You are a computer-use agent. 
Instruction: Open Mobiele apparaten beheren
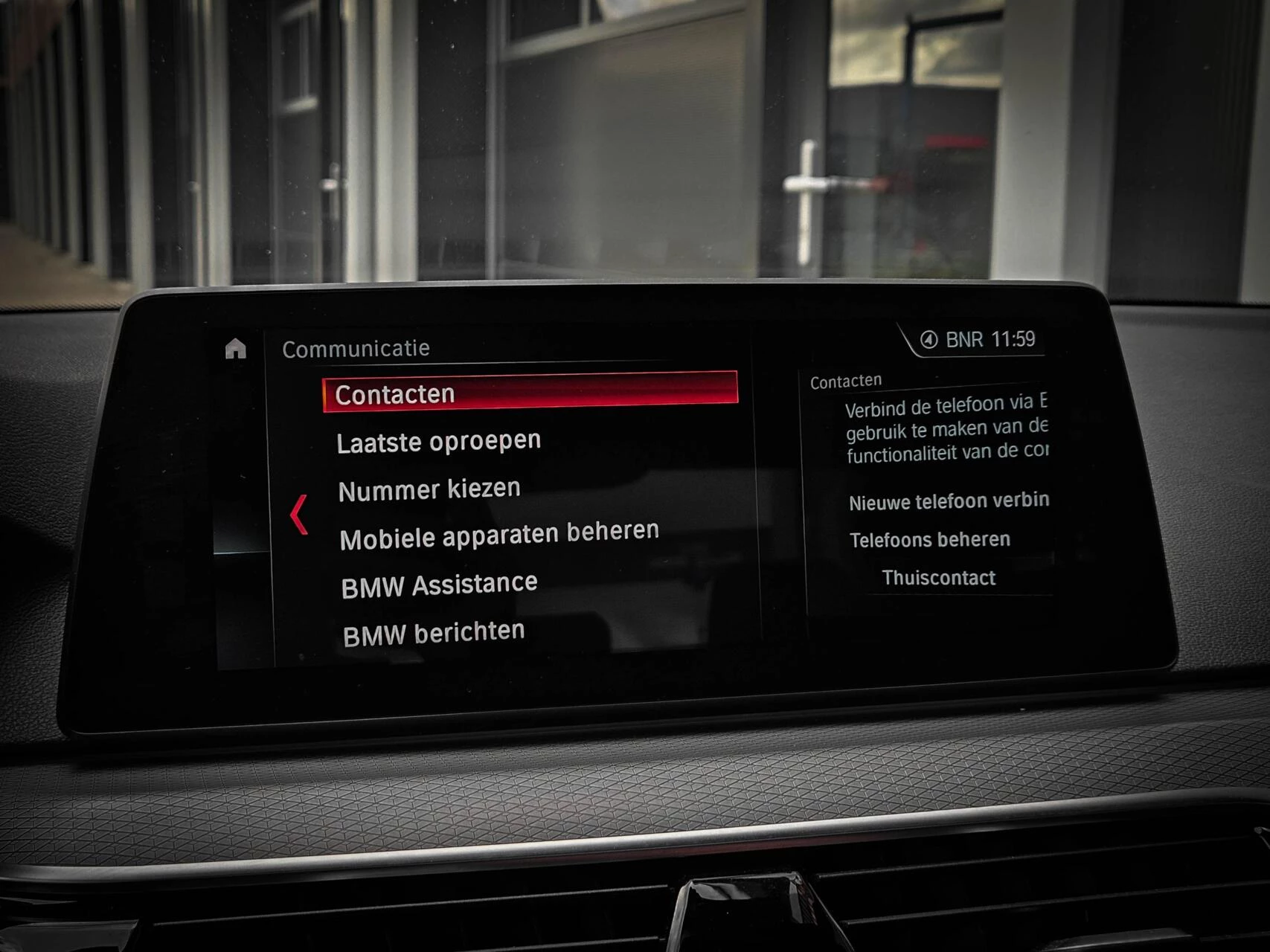click(x=499, y=535)
